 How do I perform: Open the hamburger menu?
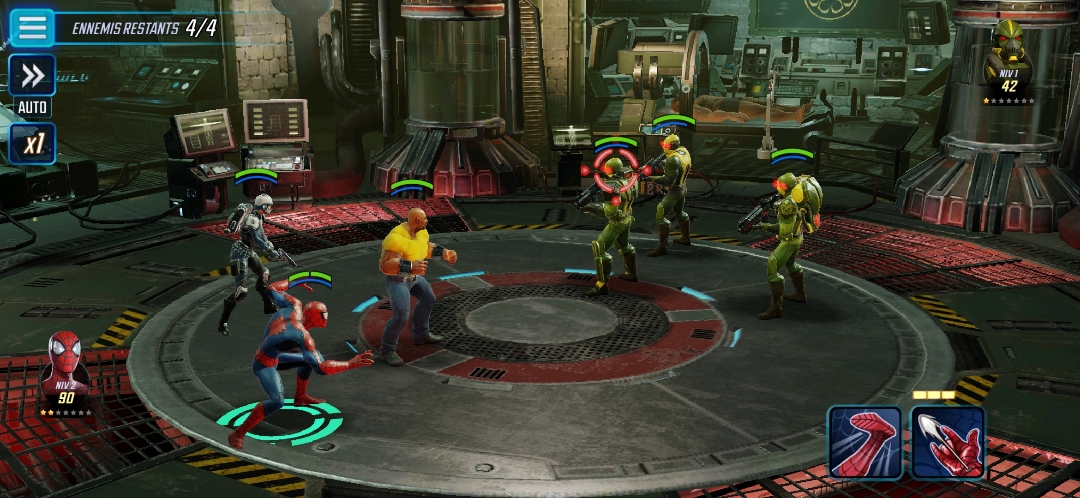(32, 27)
